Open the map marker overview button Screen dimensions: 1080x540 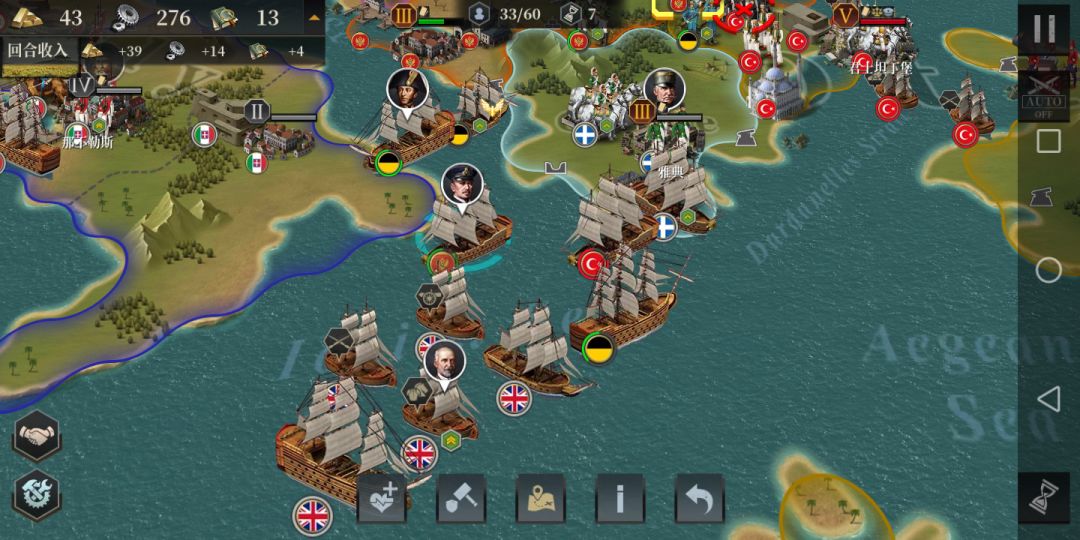tap(541, 498)
